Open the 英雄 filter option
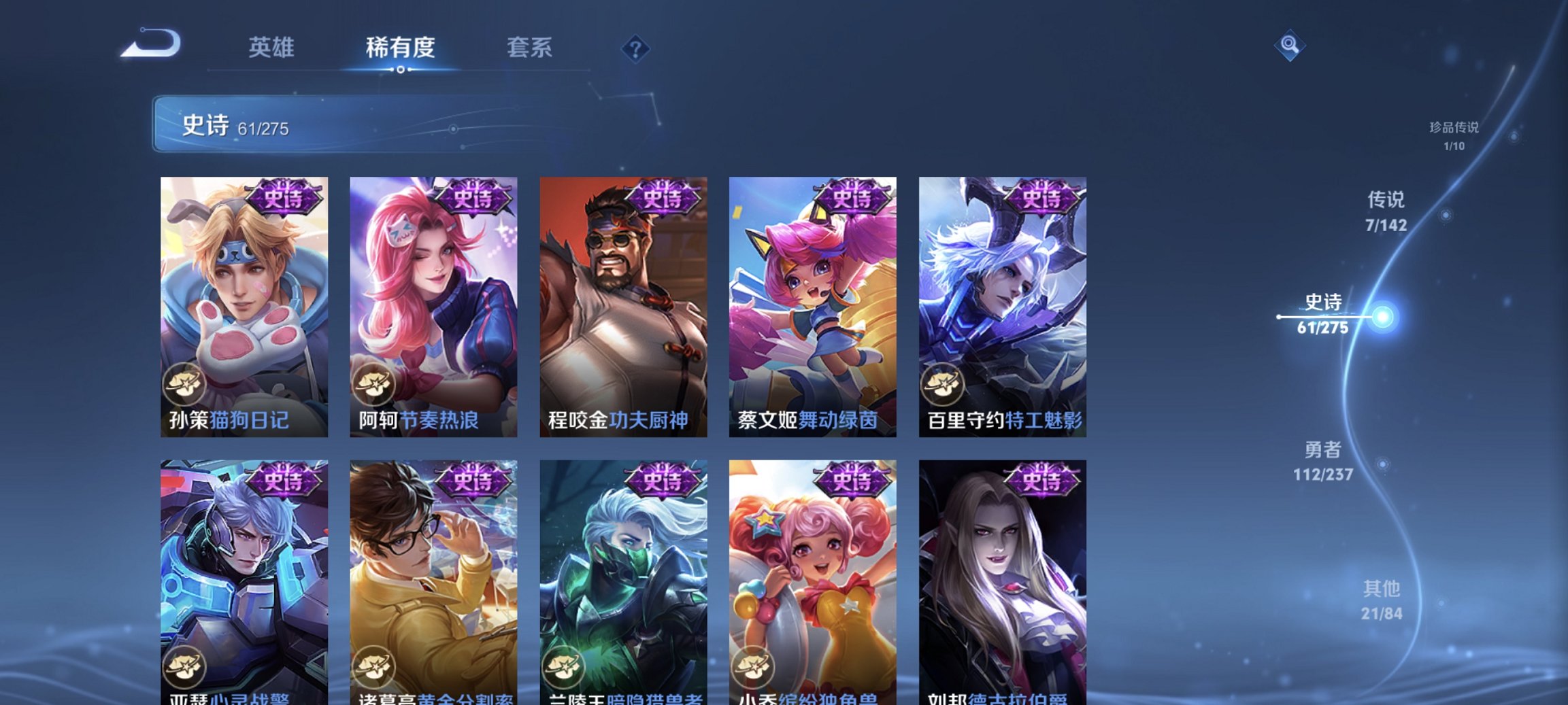Image resolution: width=1568 pixels, height=705 pixels. point(273,47)
